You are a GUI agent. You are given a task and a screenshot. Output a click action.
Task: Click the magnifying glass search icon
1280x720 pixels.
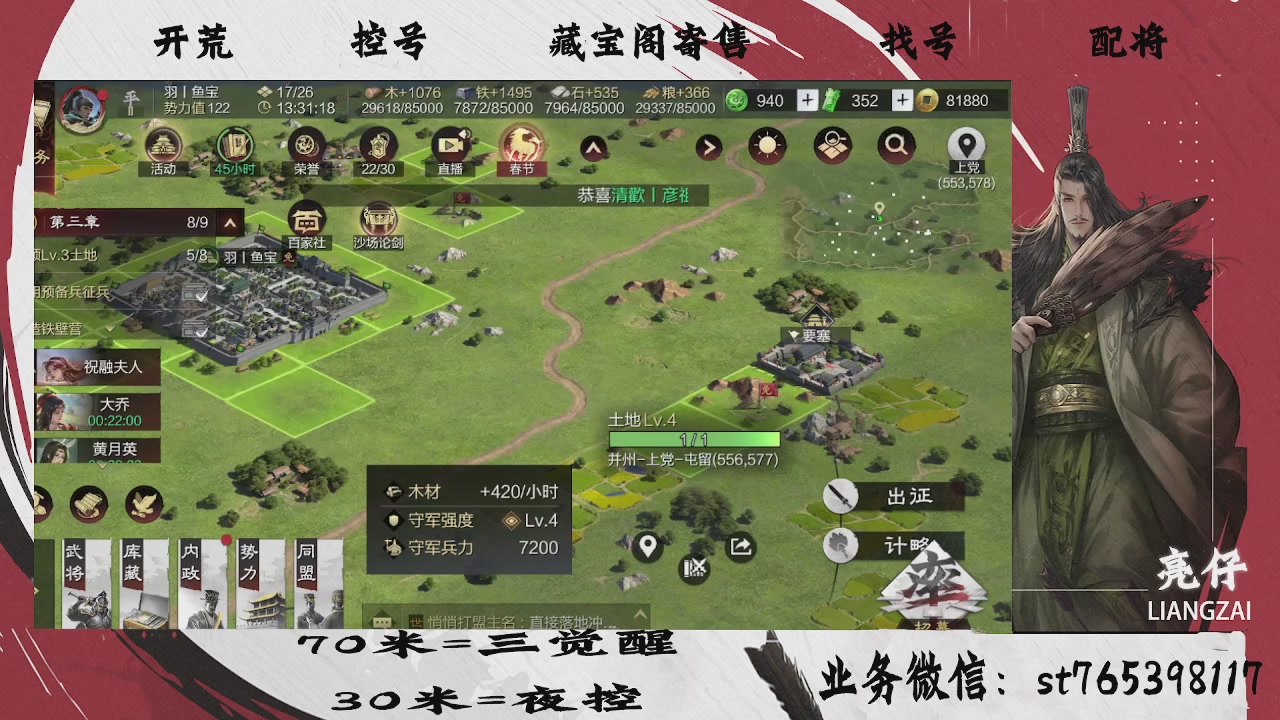coord(896,144)
